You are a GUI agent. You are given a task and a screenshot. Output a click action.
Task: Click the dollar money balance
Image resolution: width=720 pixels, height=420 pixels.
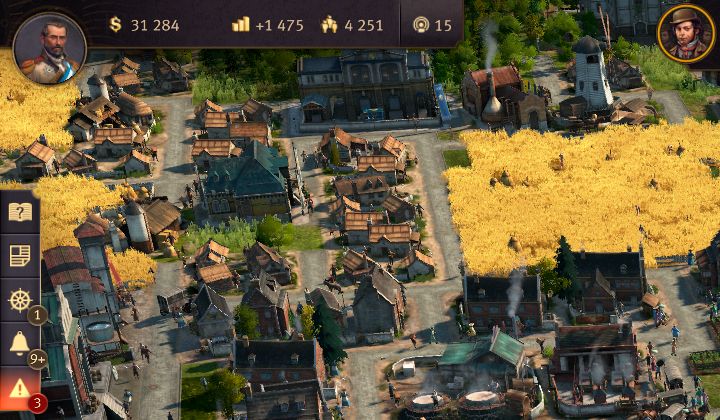143,24
